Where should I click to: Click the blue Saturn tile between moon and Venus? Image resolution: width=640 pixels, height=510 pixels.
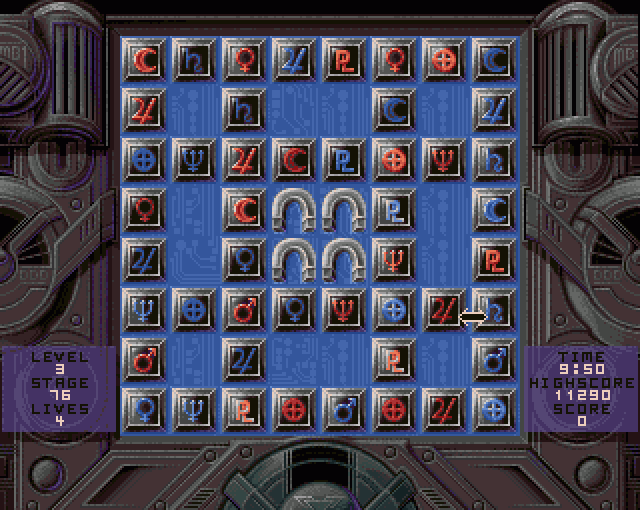click(x=194, y=61)
